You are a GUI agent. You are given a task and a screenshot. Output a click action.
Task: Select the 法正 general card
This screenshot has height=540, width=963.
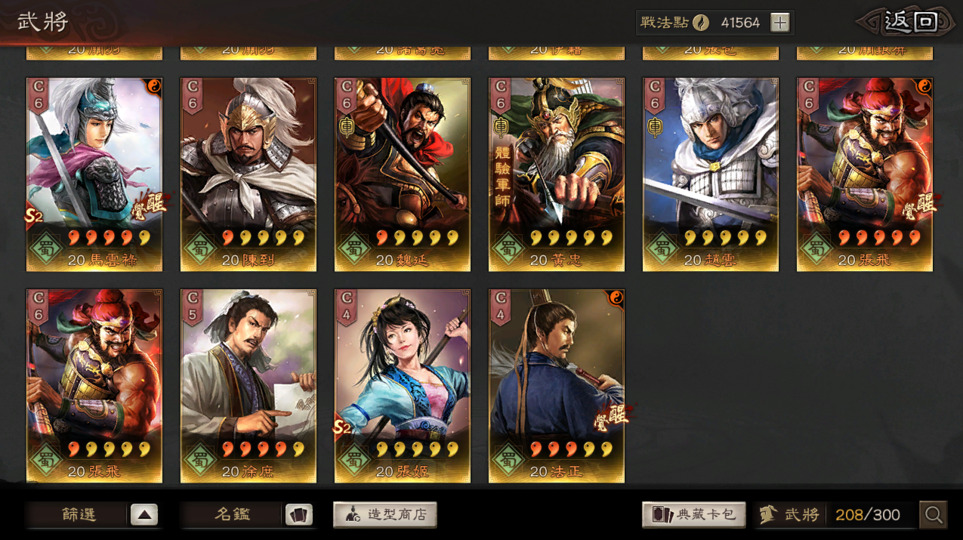coord(556,386)
